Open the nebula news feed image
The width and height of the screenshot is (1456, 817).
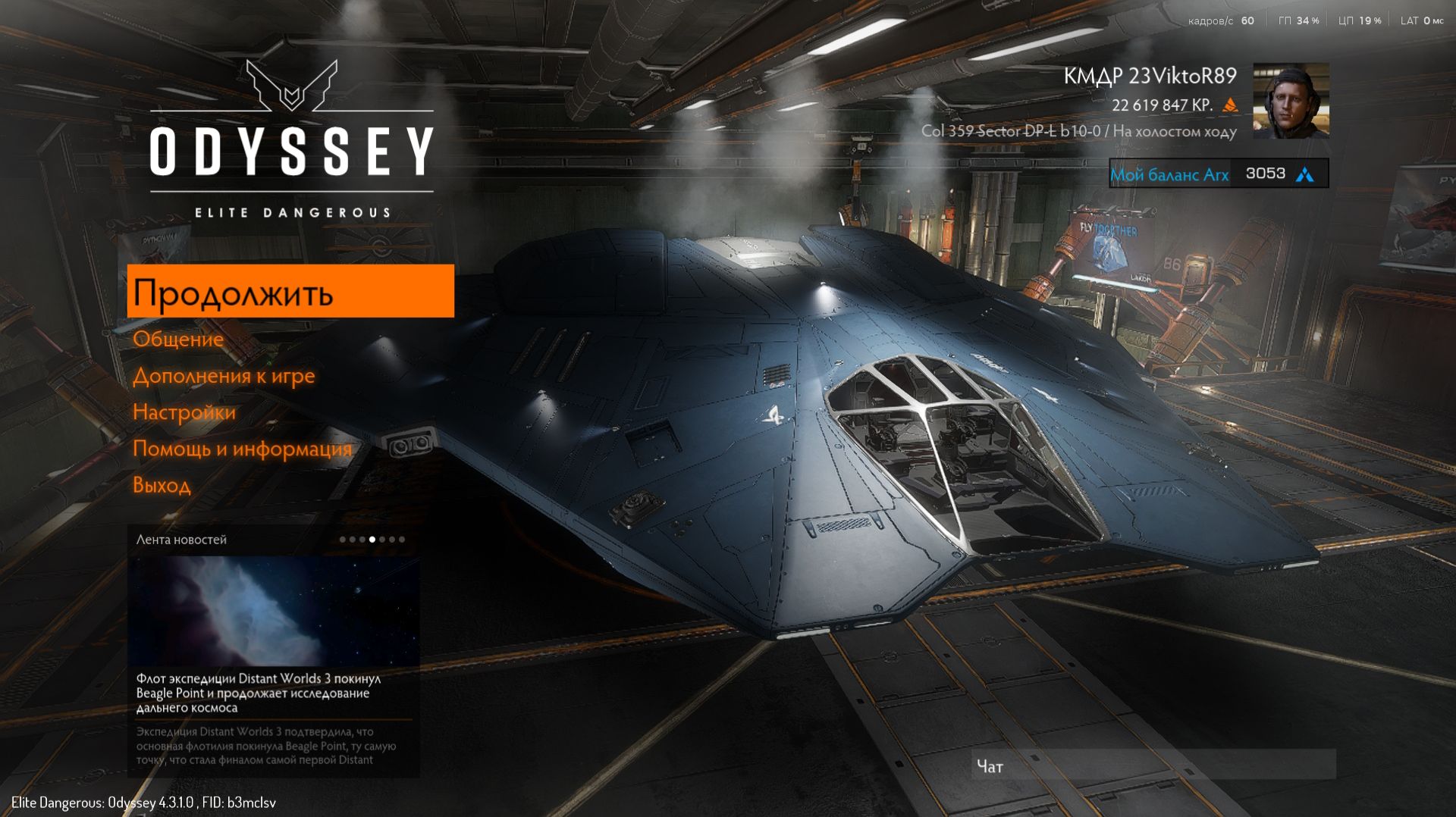point(273,611)
